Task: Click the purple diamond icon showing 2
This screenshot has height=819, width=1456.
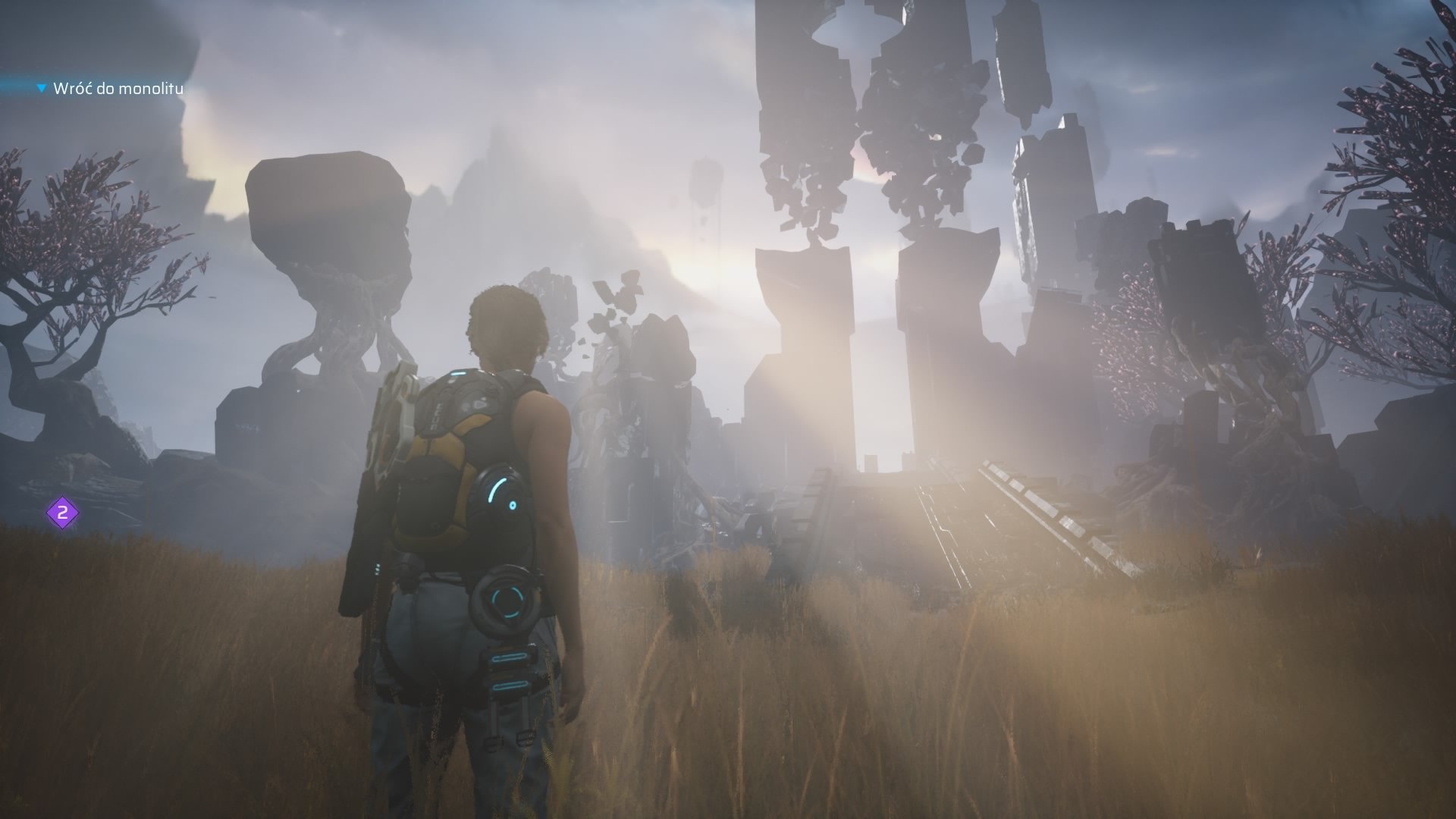Action: click(x=63, y=513)
